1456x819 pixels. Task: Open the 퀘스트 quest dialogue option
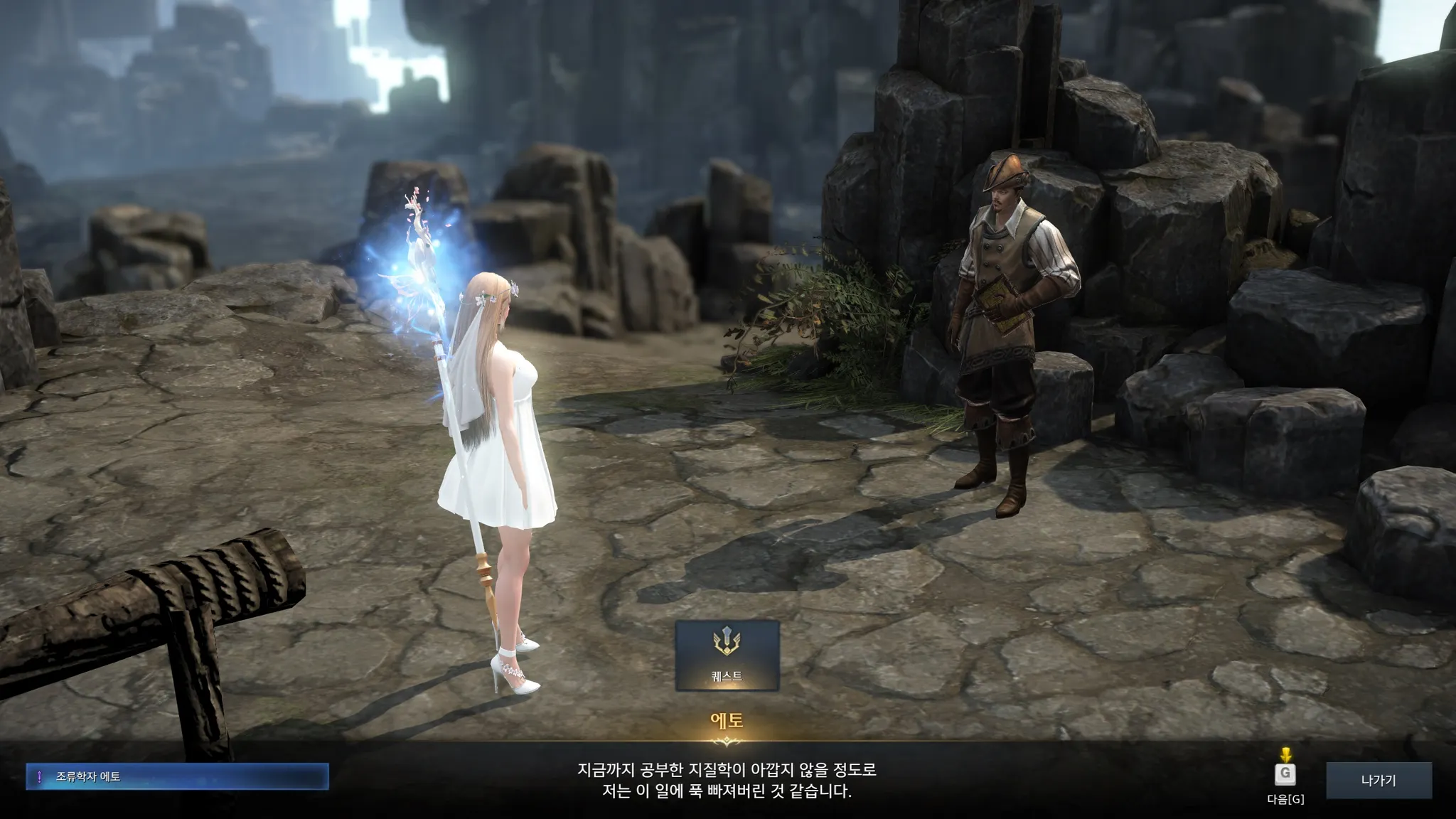point(727,655)
